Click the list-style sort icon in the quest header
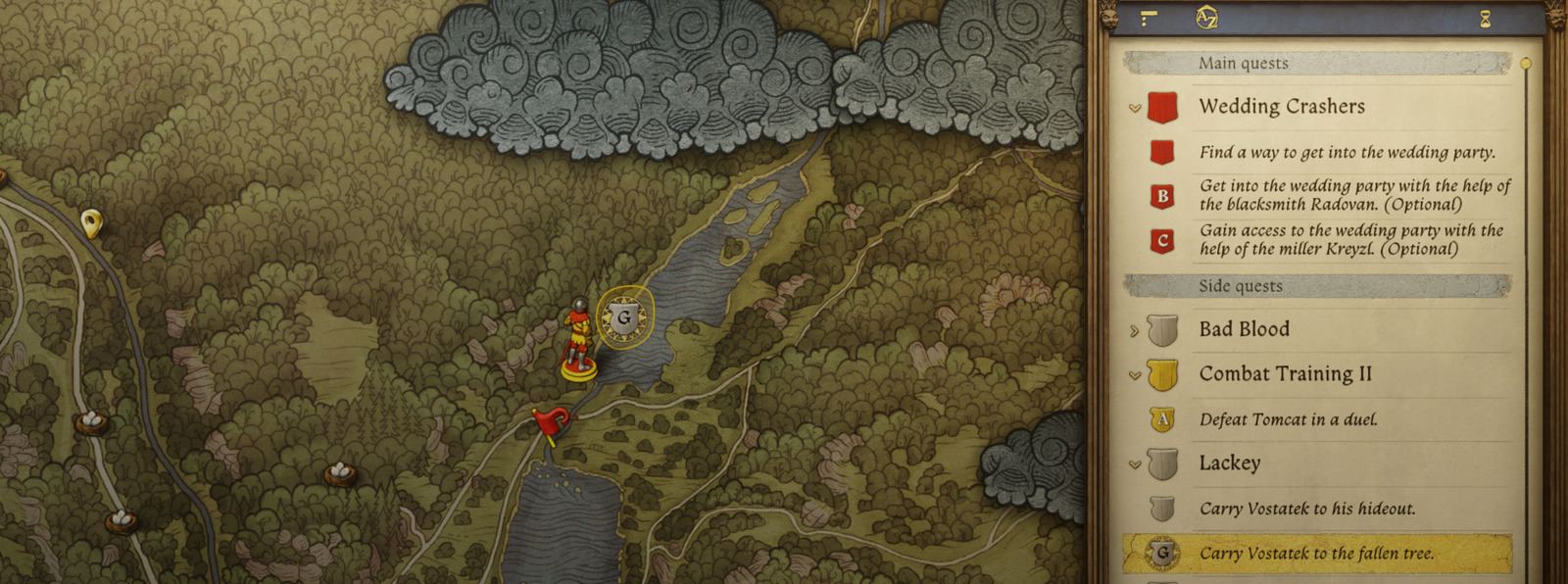The image size is (1568, 584). pyautogui.click(x=1149, y=18)
